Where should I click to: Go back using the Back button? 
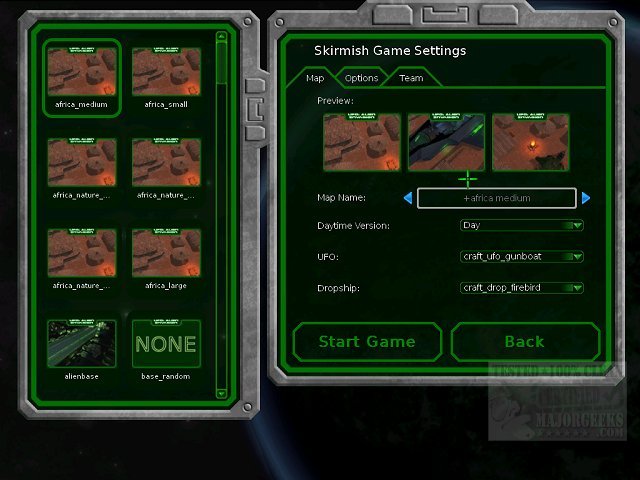pyautogui.click(x=524, y=342)
